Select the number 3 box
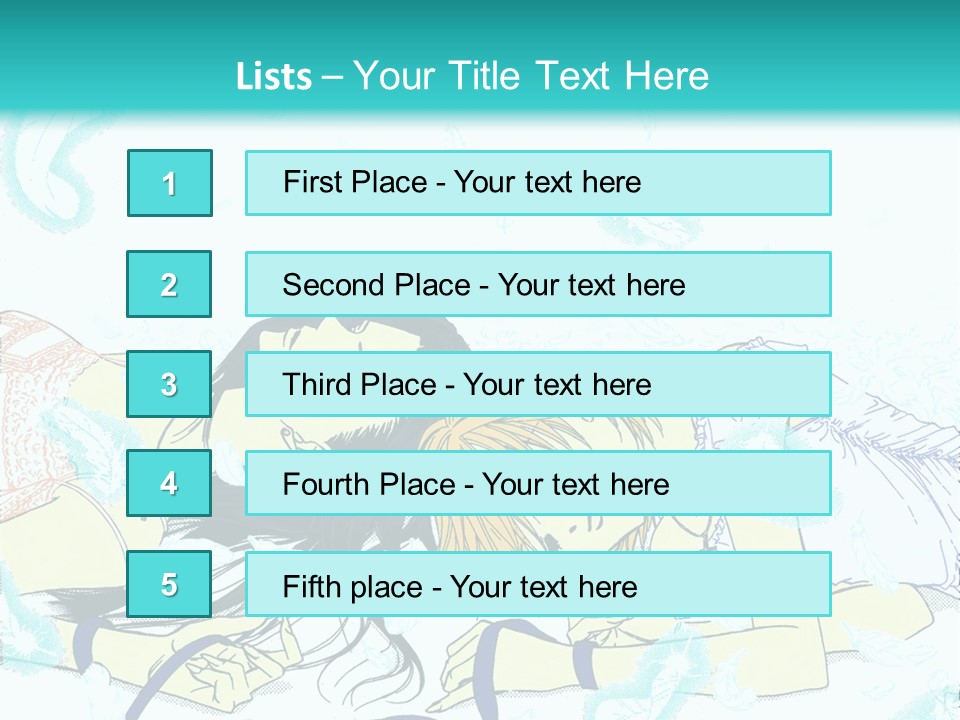960x720 pixels. click(169, 384)
